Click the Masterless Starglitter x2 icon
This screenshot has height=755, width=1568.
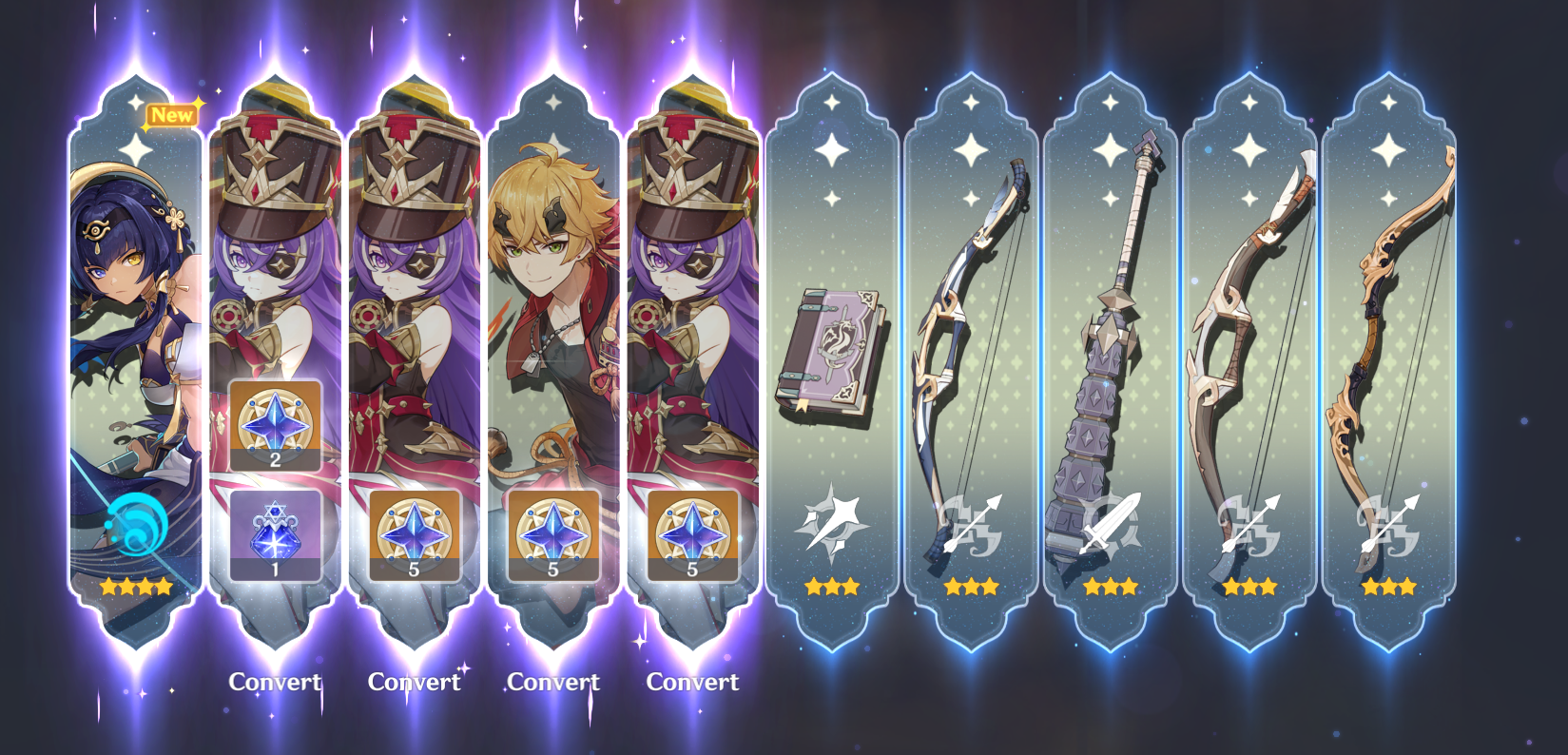(273, 427)
